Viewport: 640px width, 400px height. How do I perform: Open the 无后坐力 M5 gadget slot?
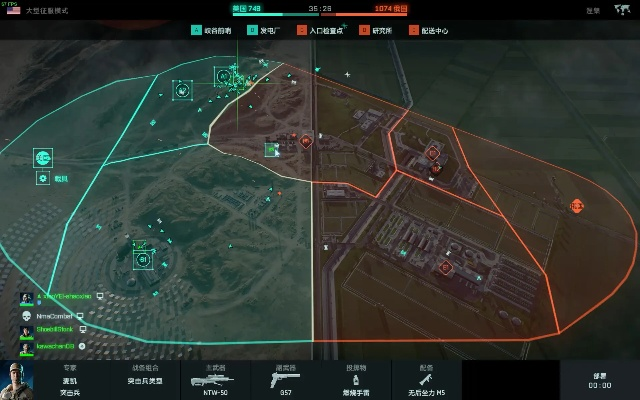tap(426, 379)
